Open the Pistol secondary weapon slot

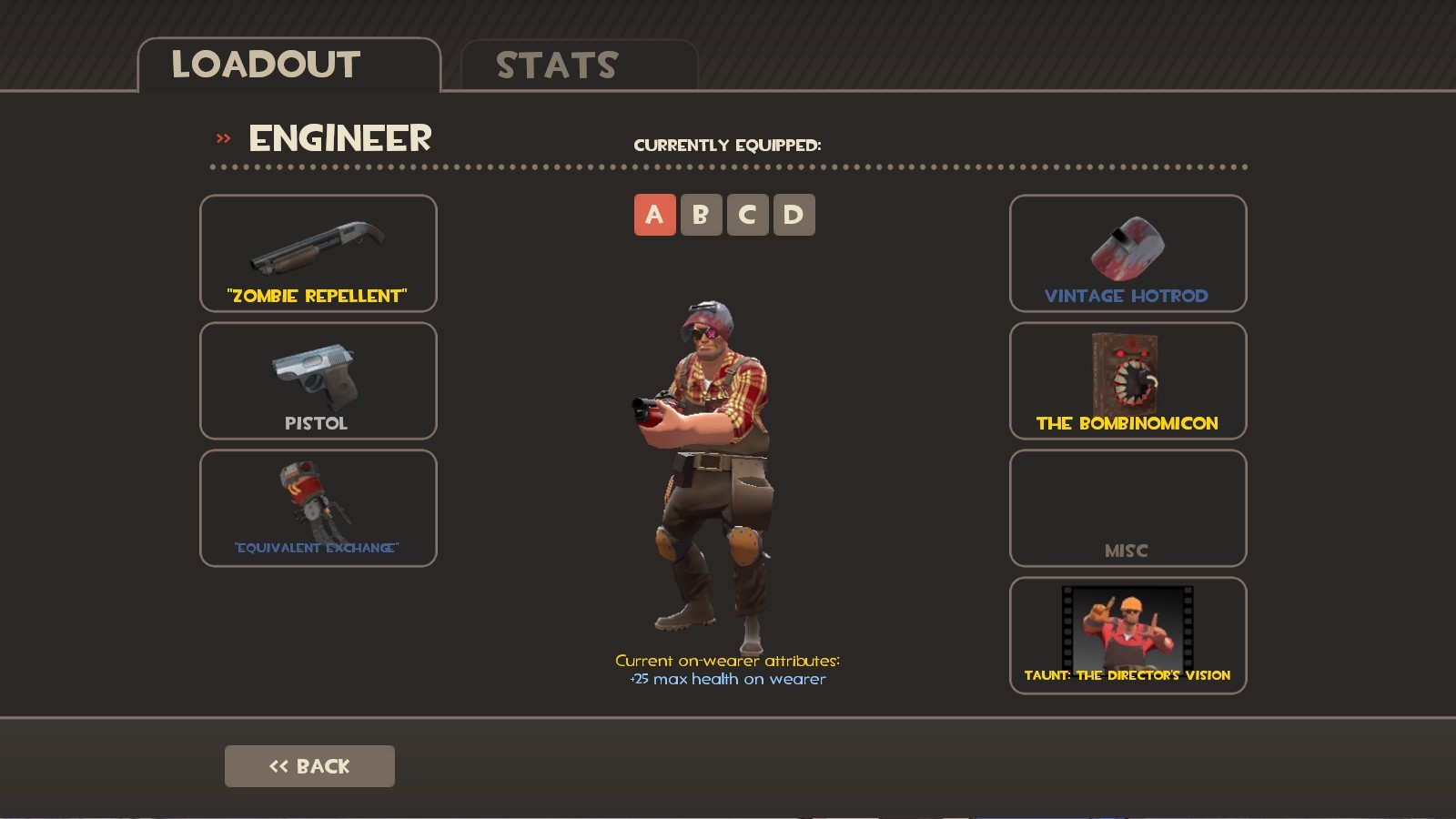[318, 381]
